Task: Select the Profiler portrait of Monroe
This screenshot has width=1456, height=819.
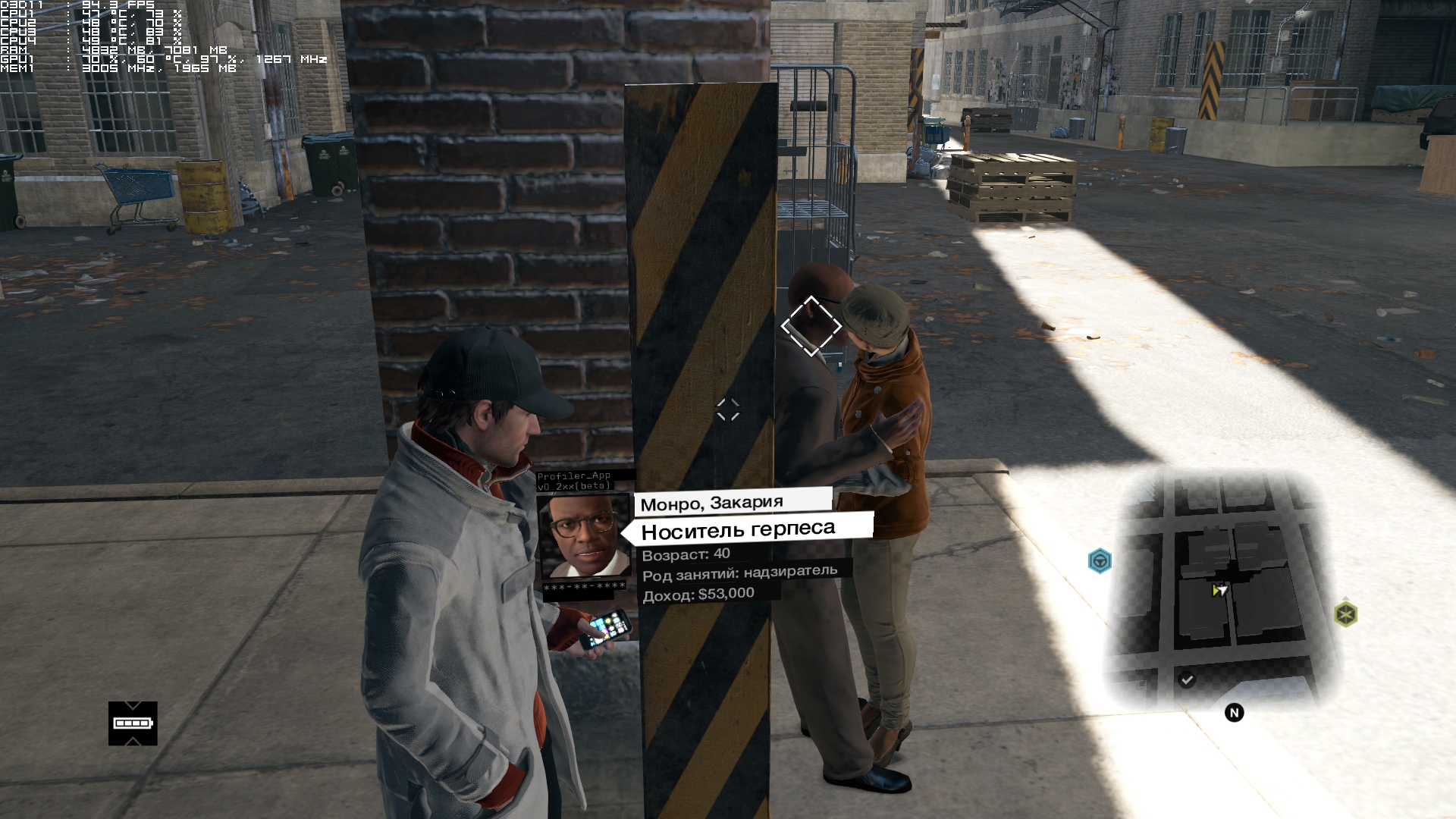Action: [x=583, y=537]
